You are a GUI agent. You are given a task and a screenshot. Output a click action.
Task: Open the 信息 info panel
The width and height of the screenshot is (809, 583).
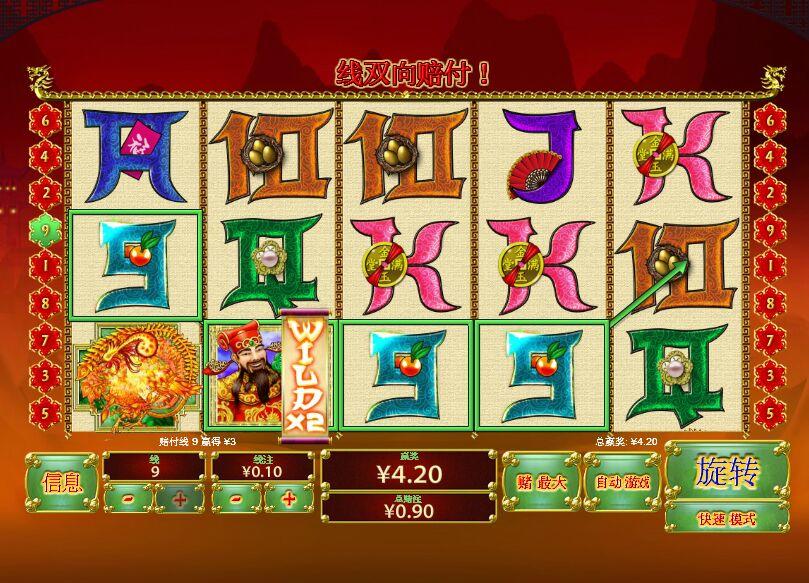[x=62, y=483]
